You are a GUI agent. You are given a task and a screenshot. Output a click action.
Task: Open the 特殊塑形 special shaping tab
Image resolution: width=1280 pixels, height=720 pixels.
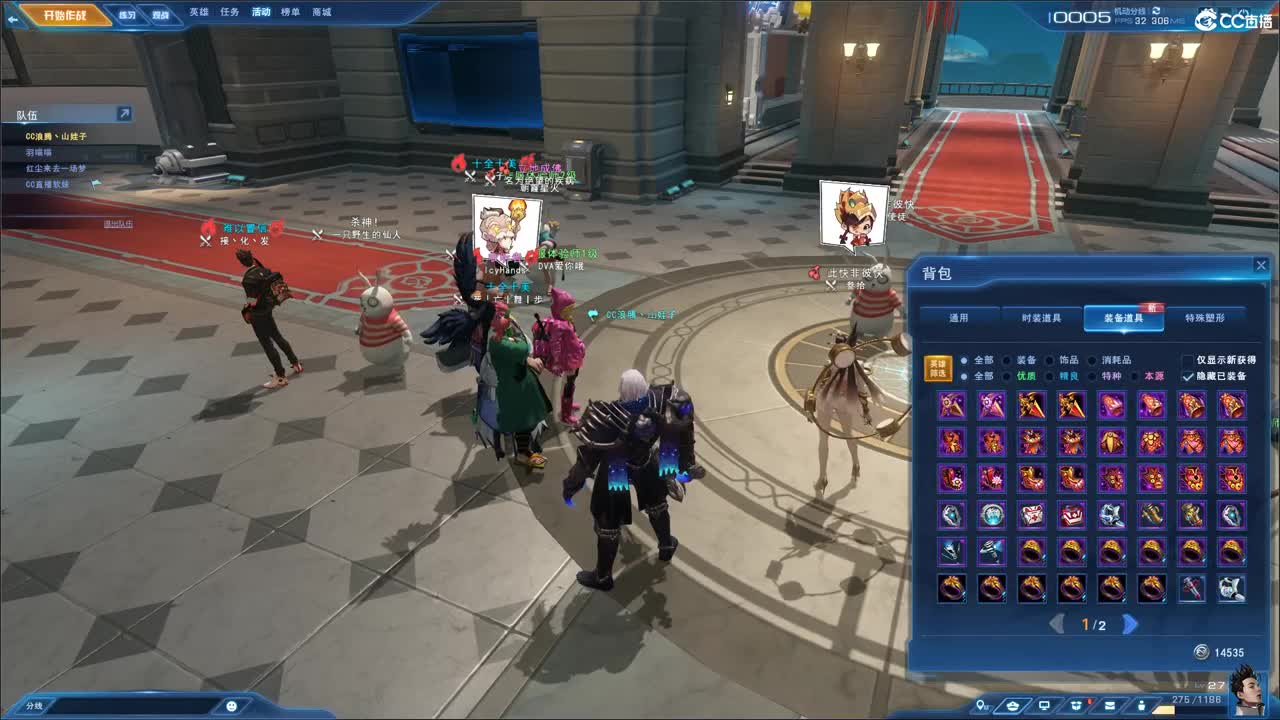click(1205, 318)
